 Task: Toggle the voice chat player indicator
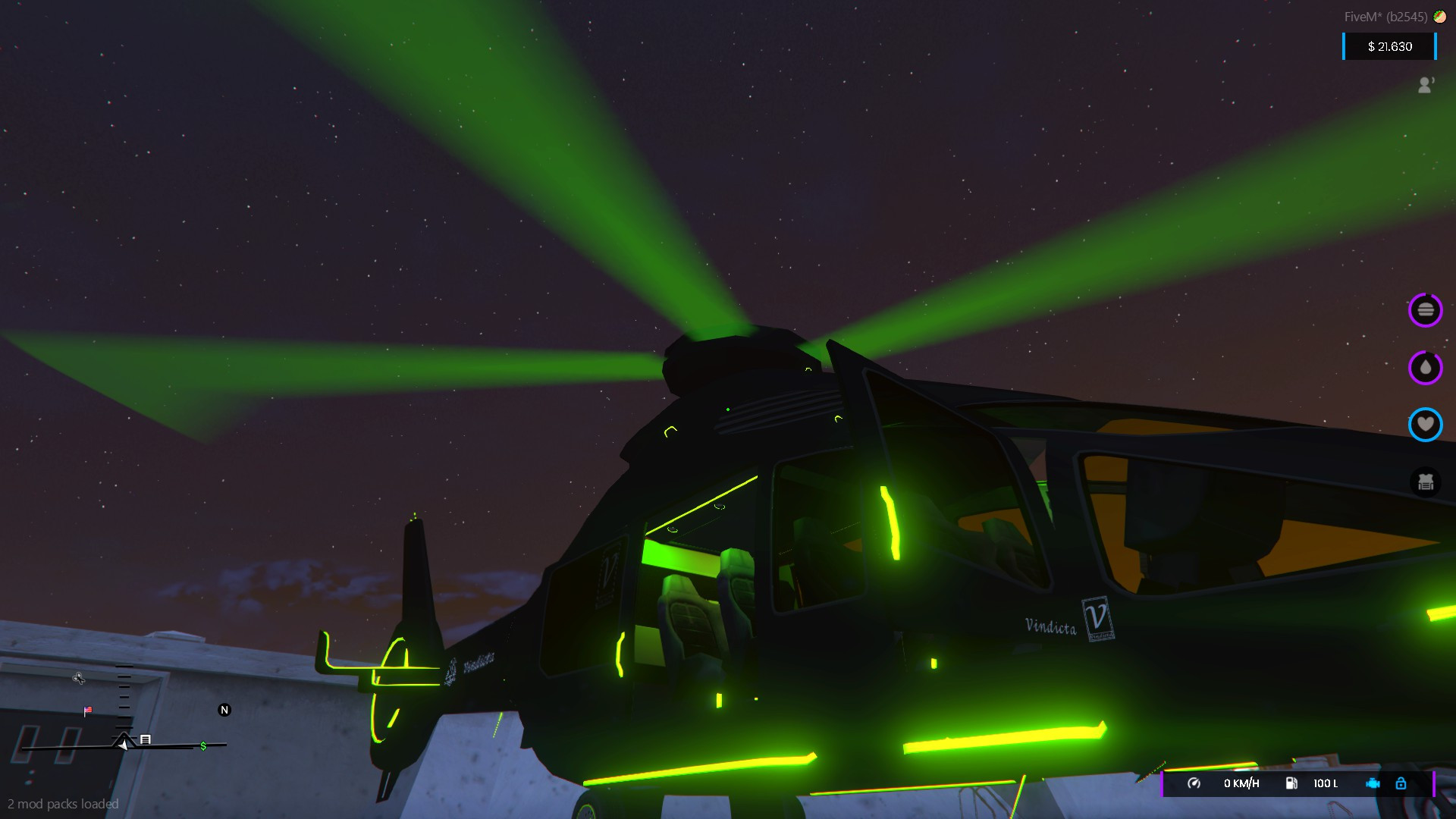coord(1426,85)
